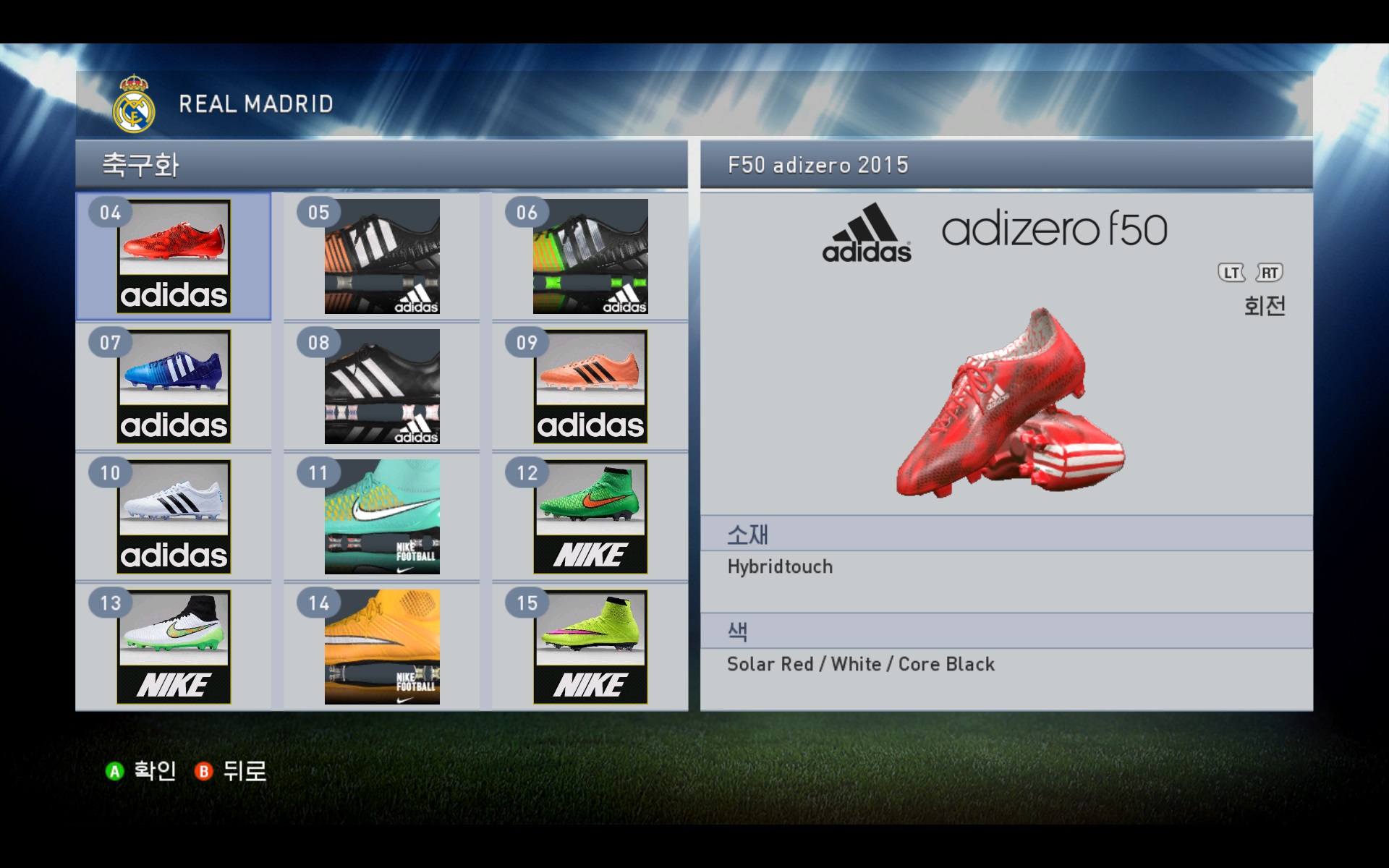1389x868 pixels.
Task: Select boot 04 red adidas F50
Action: click(174, 256)
